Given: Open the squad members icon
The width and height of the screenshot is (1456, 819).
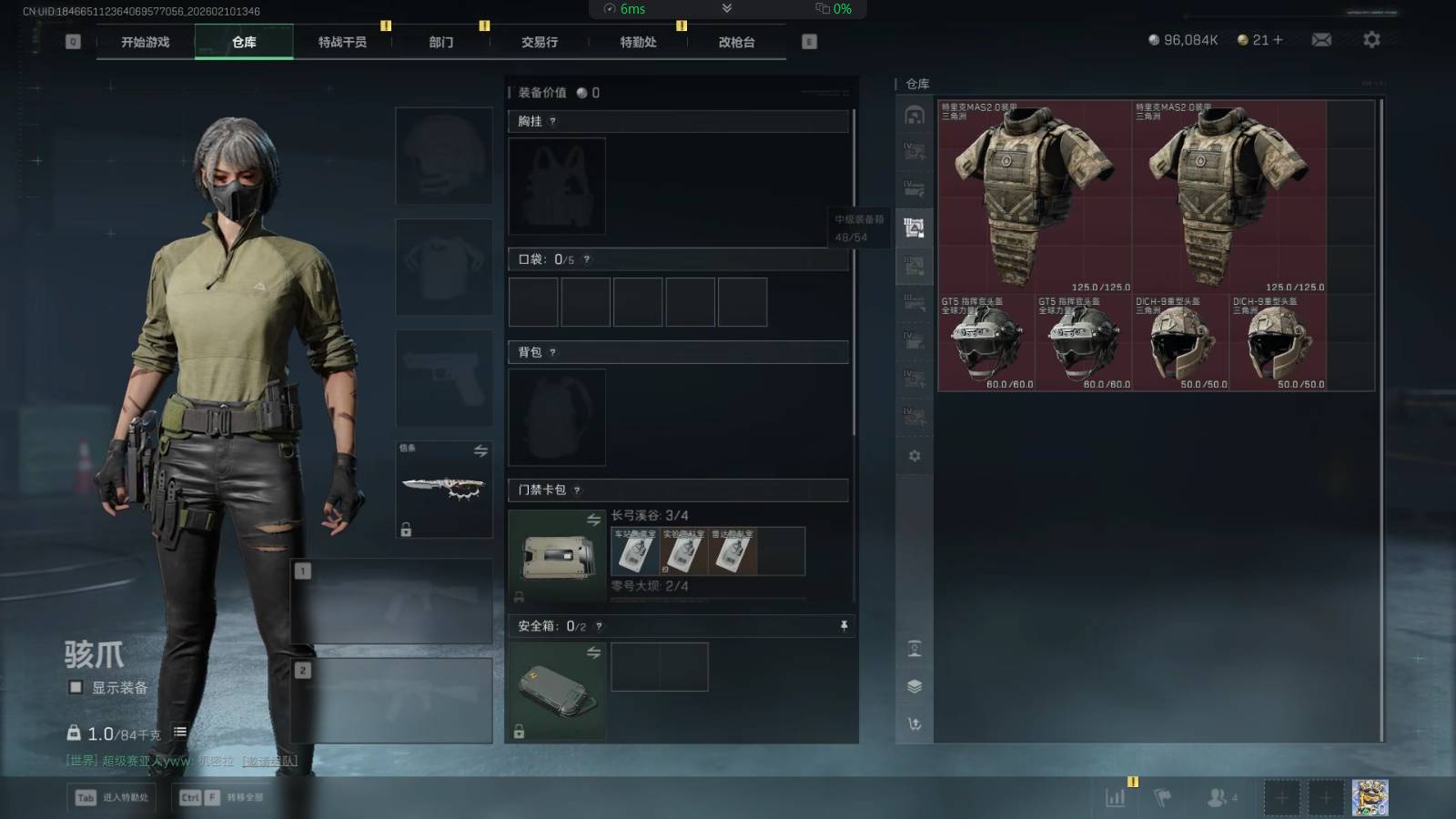Looking at the screenshot, I should [x=1219, y=797].
